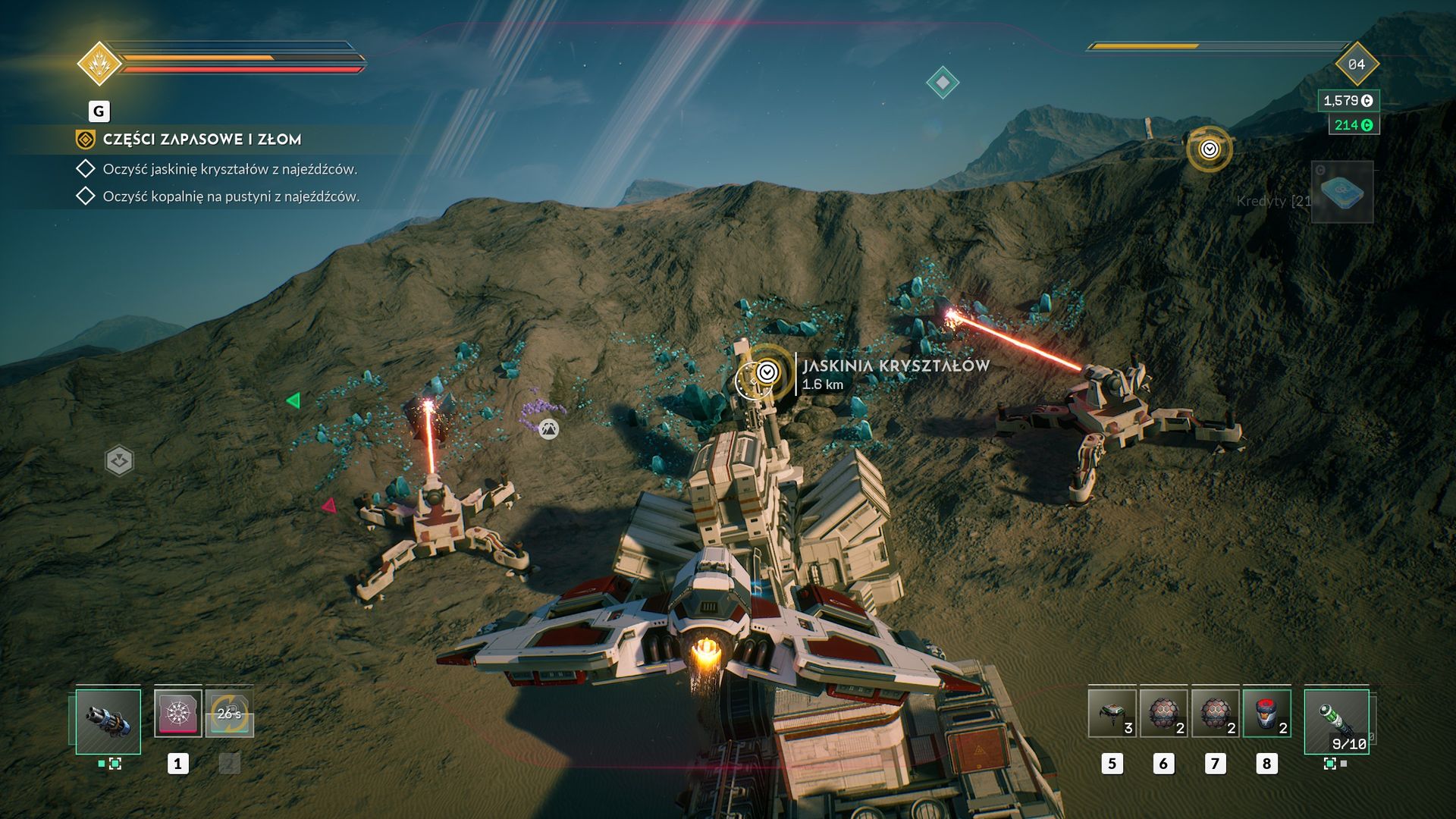Select the minigun weapon slot
This screenshot has width=1456, height=819.
(108, 721)
